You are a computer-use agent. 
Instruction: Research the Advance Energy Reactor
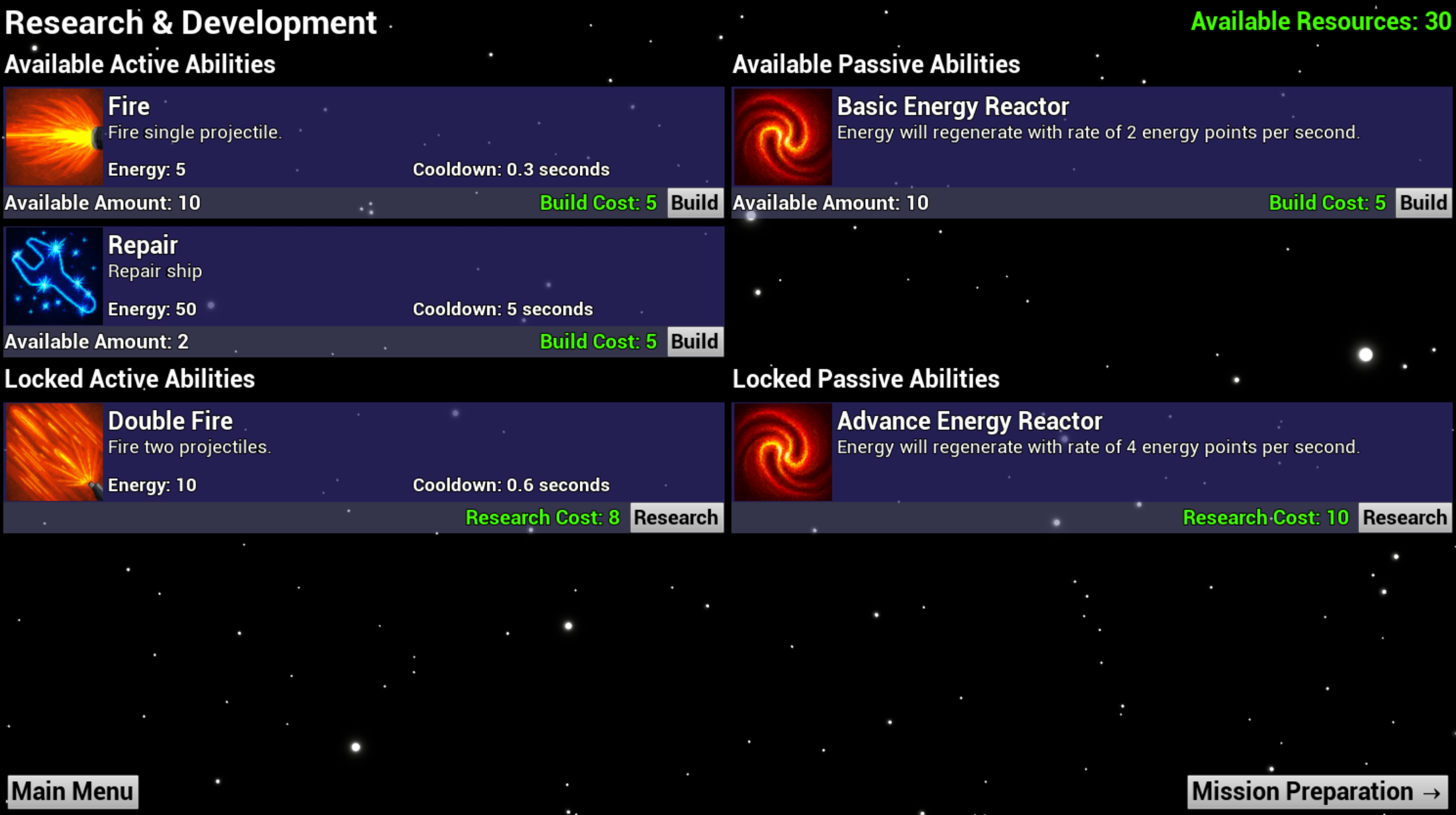point(1405,517)
